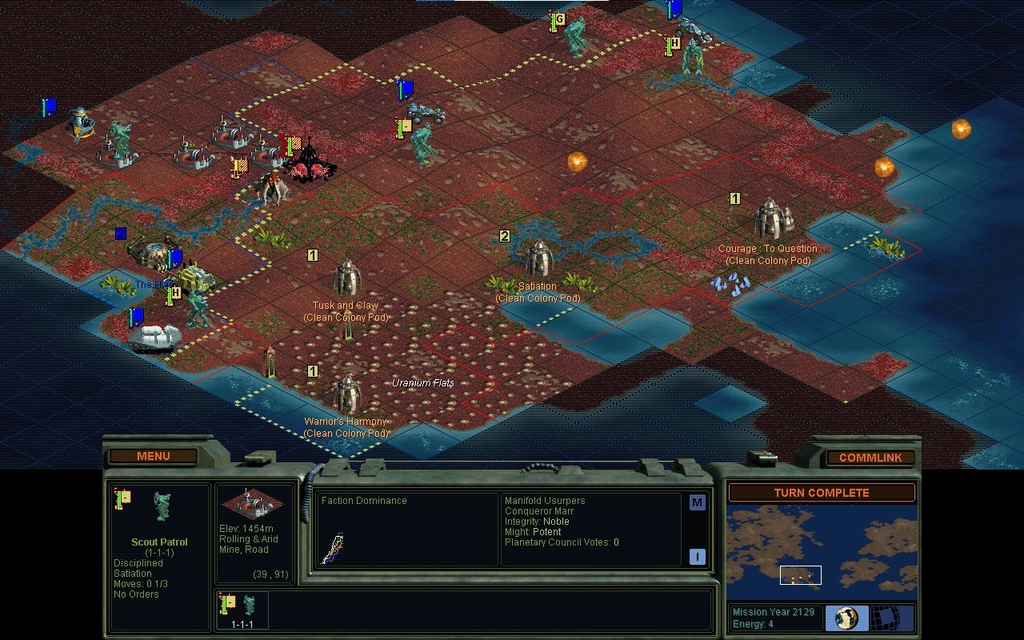Select the I button in info panel
This screenshot has height=640, width=1024.
[697, 557]
